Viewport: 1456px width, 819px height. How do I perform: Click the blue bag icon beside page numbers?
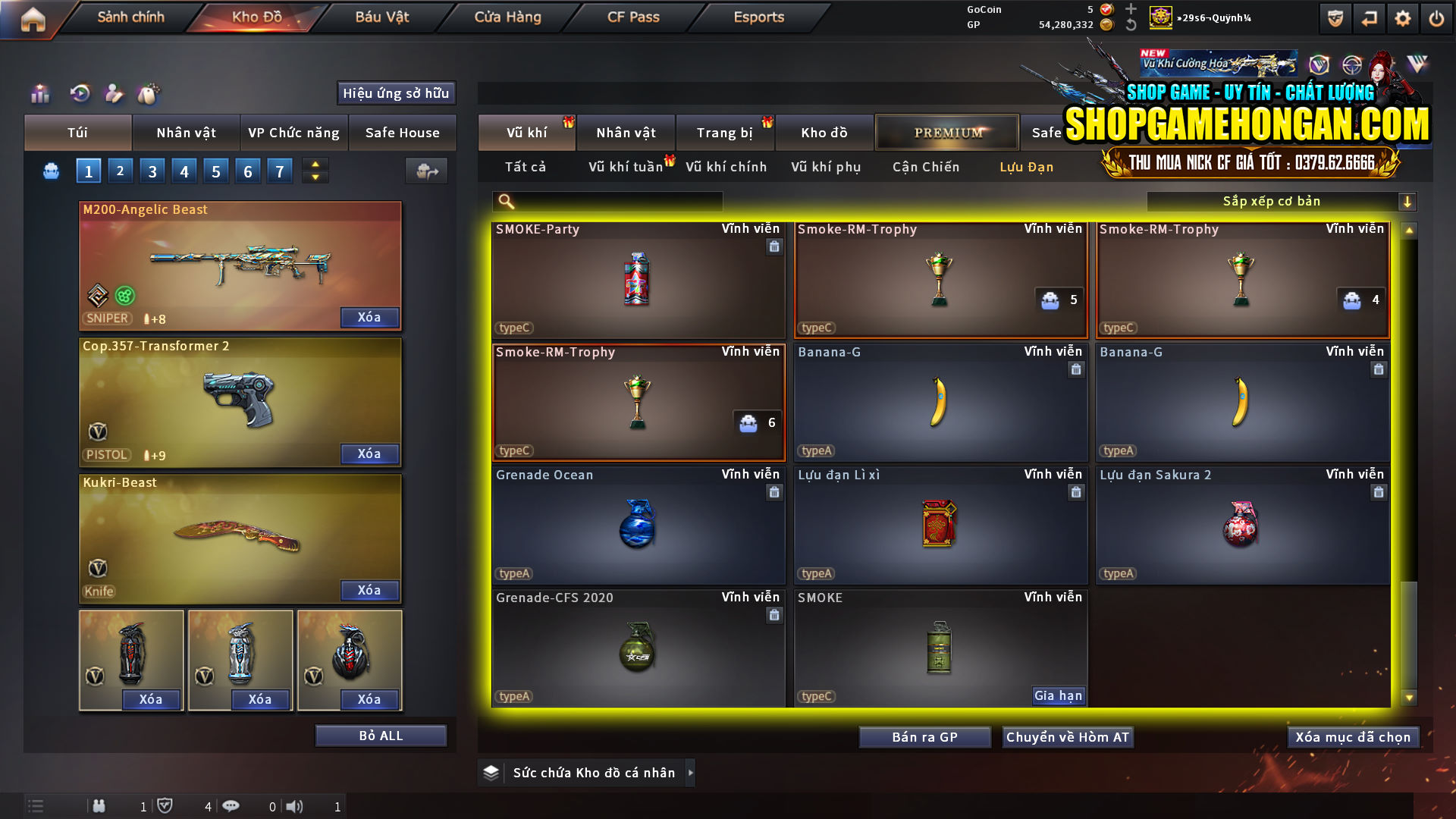50,171
